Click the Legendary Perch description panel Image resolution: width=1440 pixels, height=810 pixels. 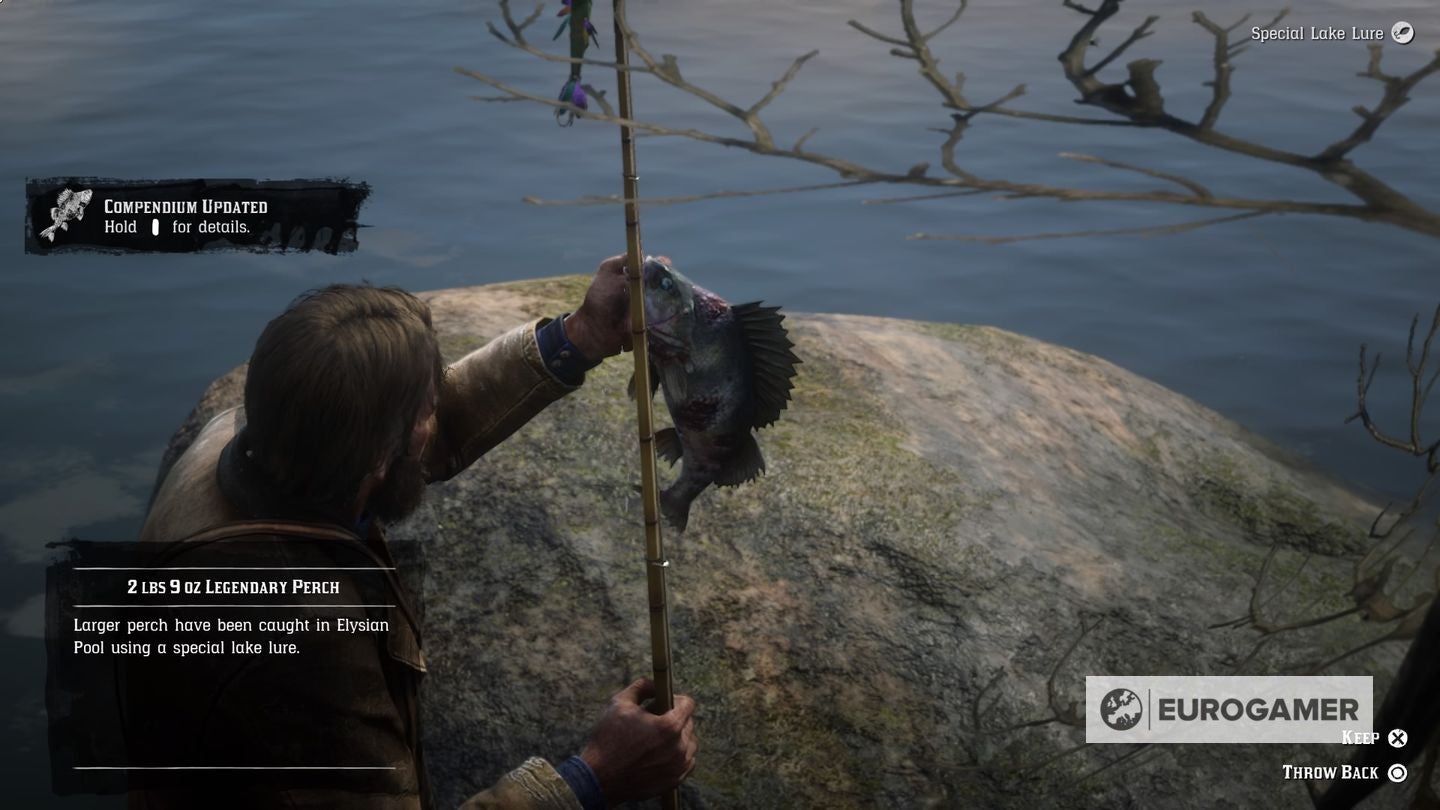[230, 635]
